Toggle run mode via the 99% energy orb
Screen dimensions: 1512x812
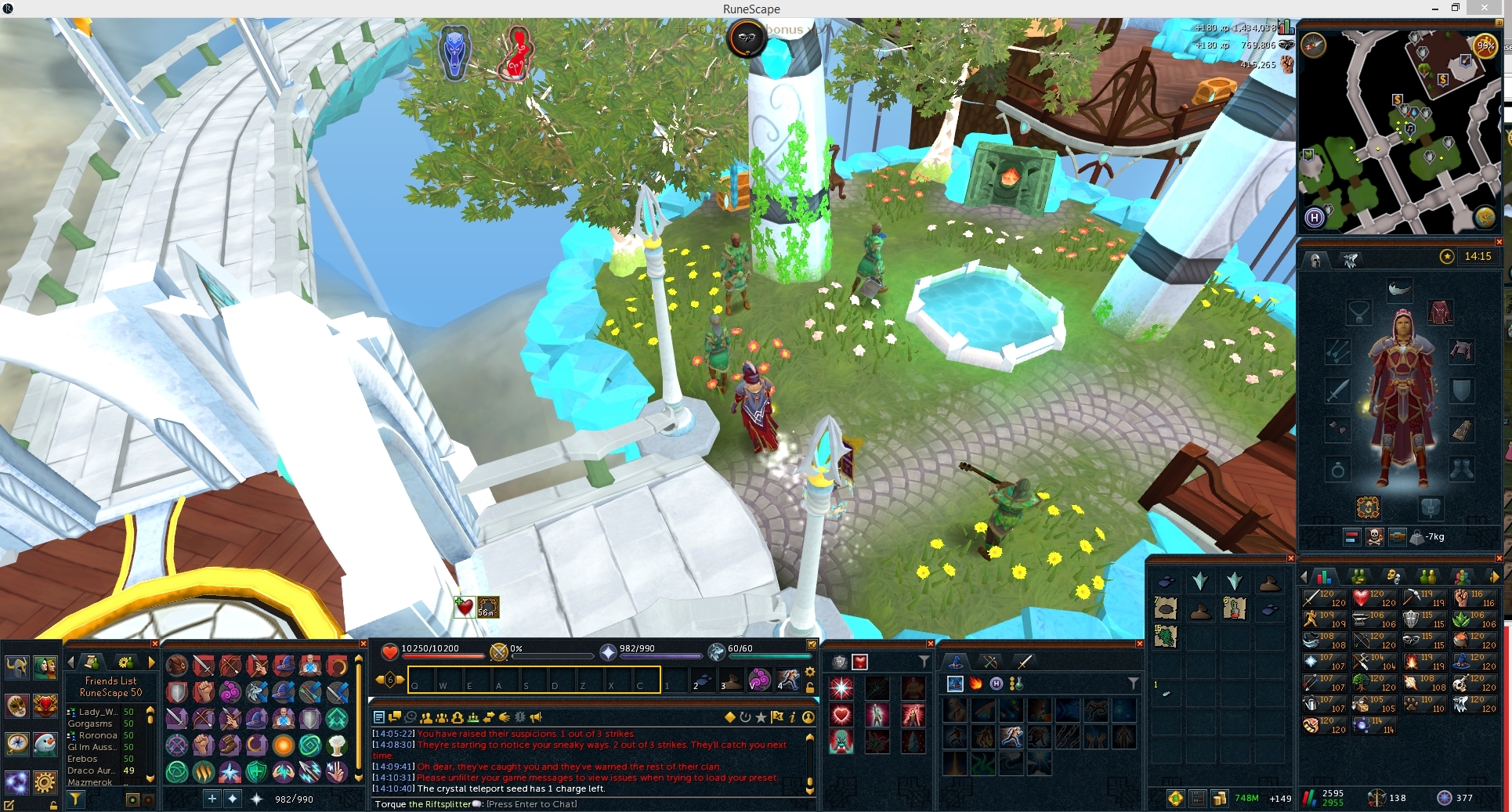(x=1485, y=45)
